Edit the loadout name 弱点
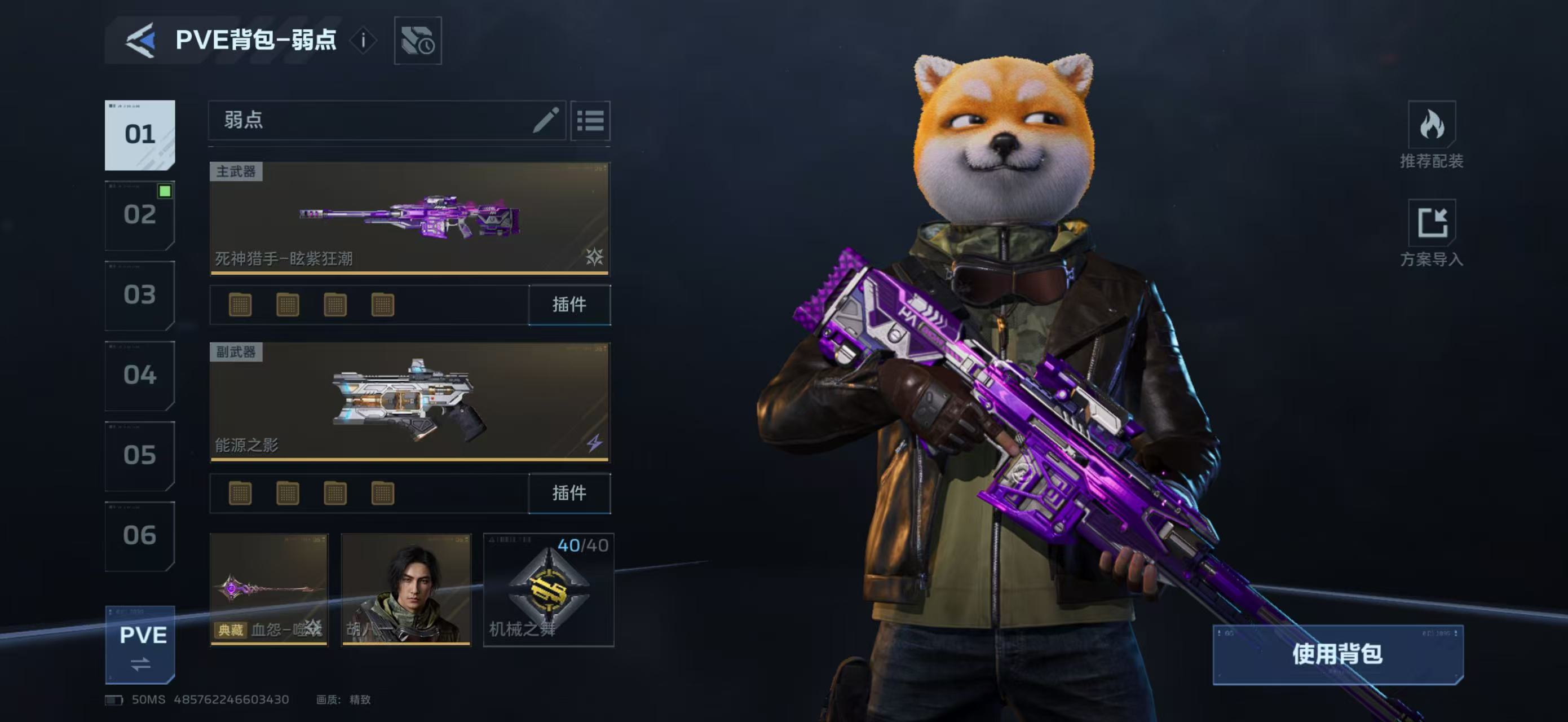1568x722 pixels. point(545,120)
